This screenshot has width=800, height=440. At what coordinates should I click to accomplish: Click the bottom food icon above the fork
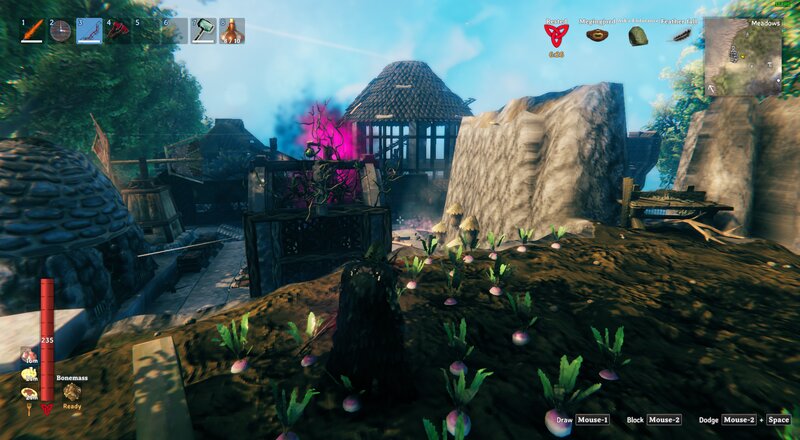pyautogui.click(x=28, y=393)
